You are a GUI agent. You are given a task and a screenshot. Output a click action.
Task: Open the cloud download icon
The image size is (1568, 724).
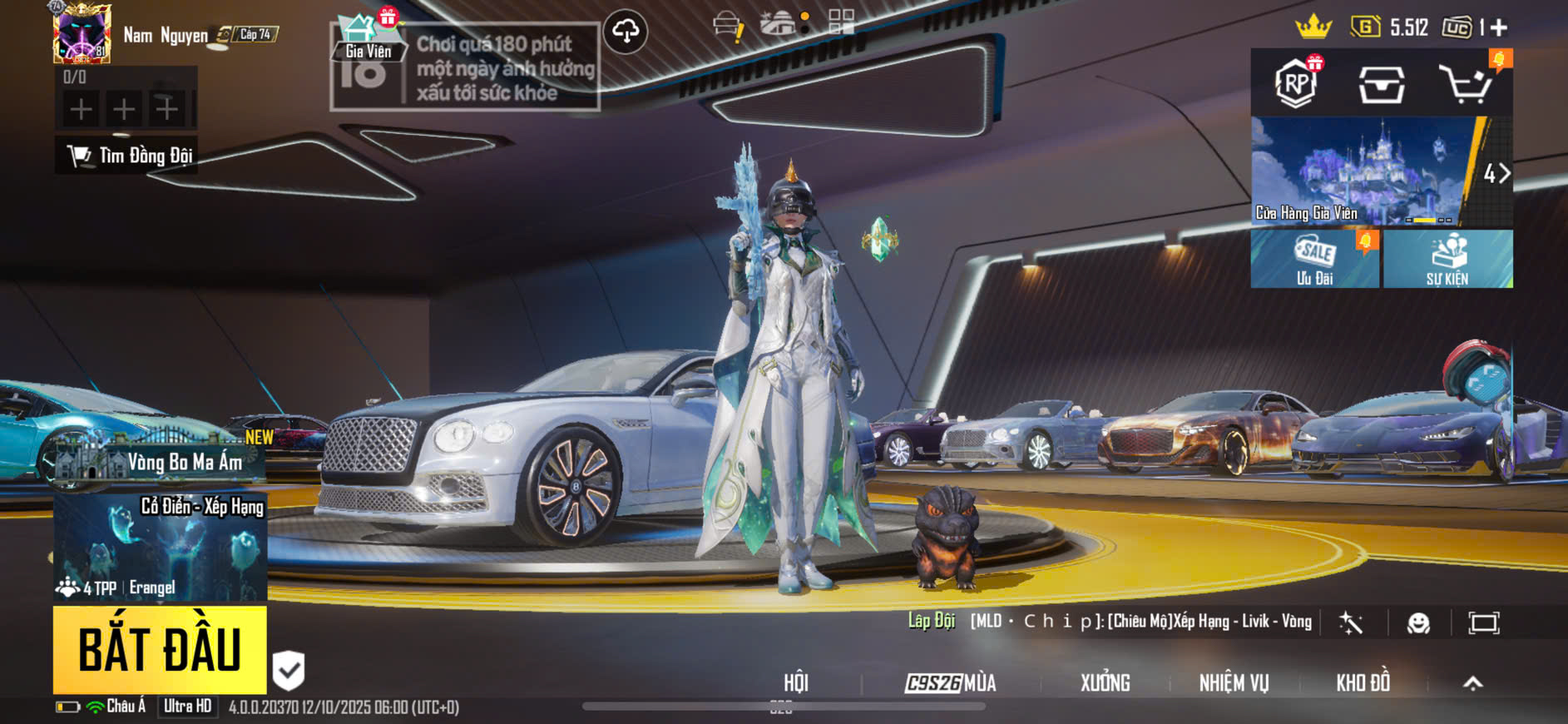[626, 32]
